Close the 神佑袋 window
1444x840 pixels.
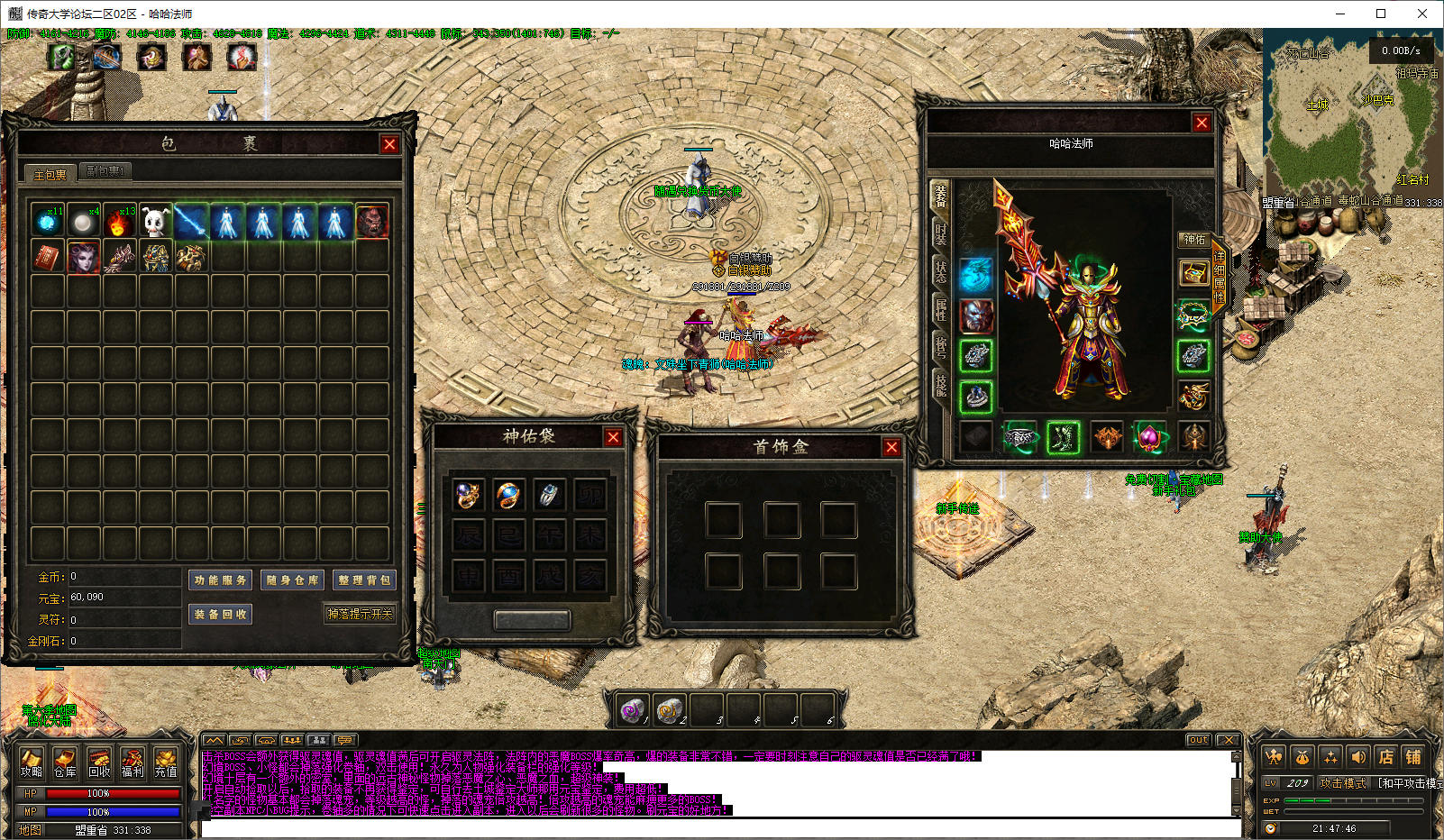pyautogui.click(x=613, y=437)
